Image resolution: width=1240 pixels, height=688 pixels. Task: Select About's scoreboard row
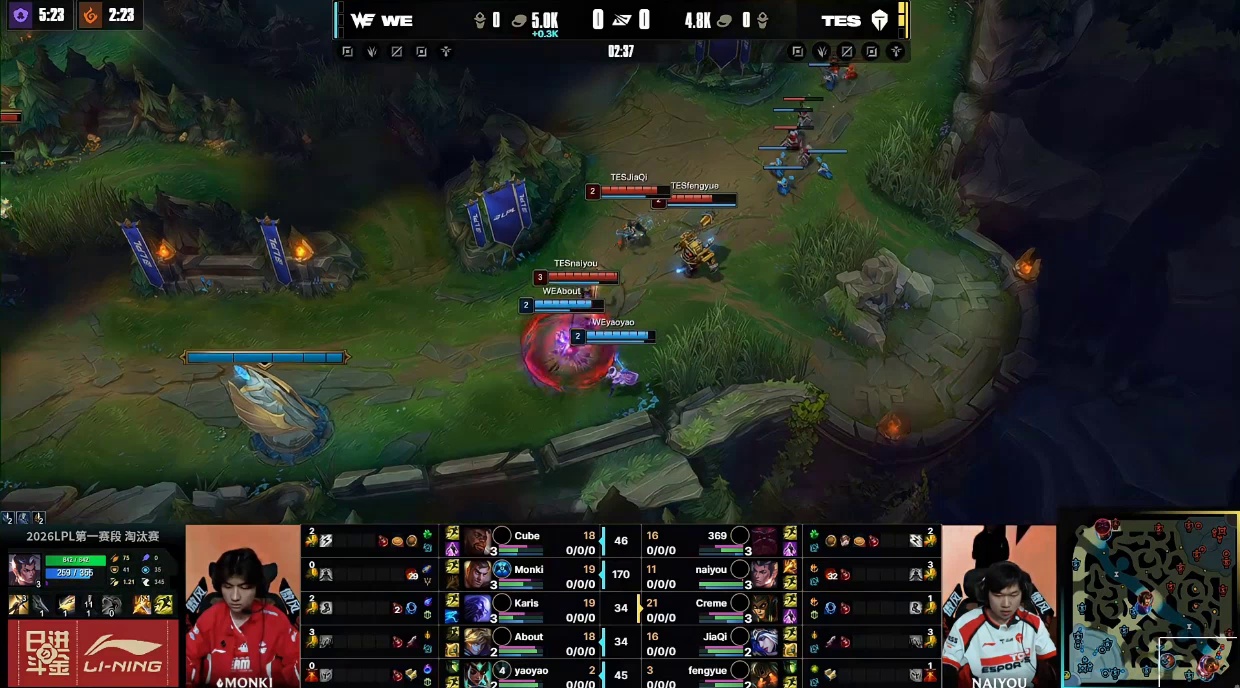[528, 643]
